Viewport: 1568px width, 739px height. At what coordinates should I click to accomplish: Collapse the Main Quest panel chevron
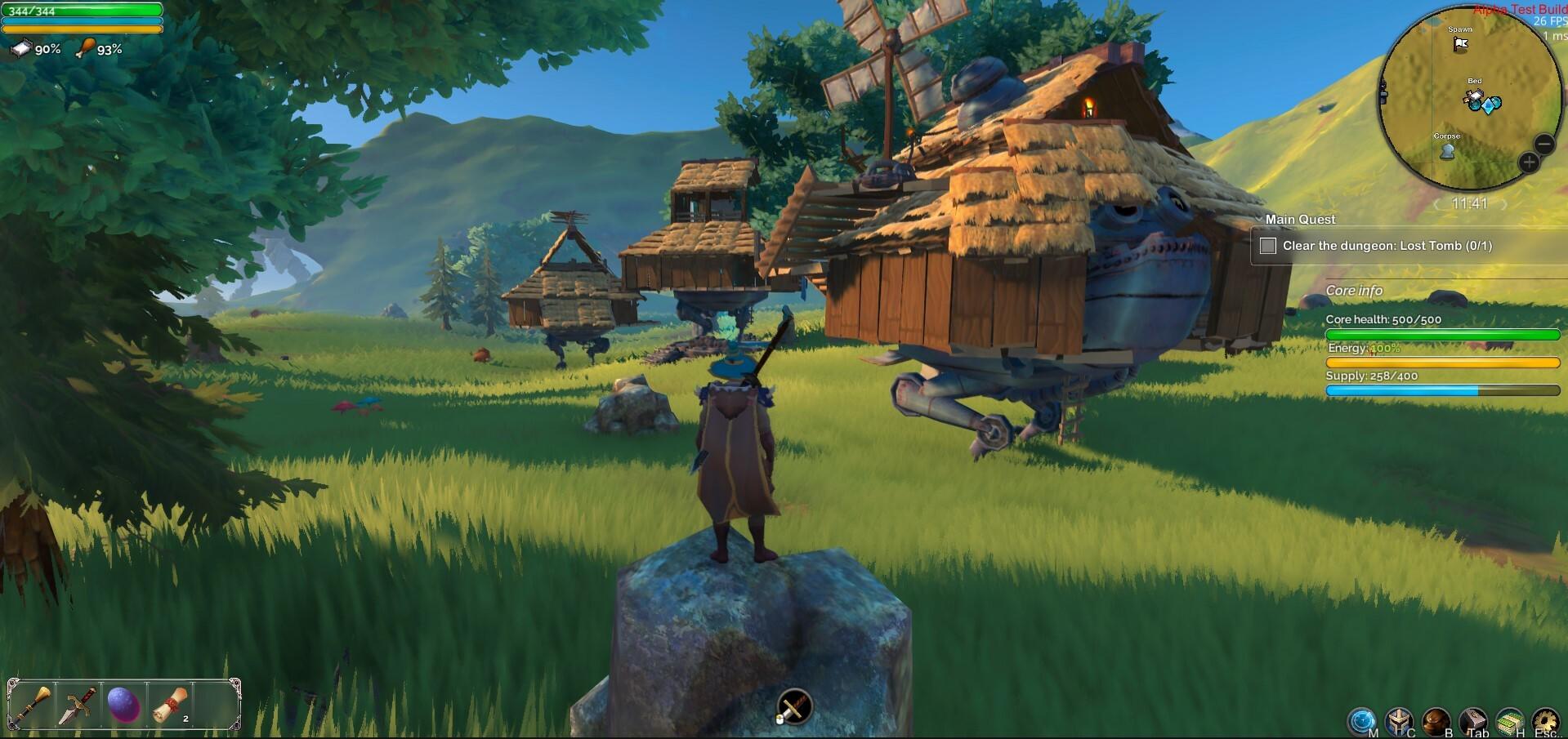pyautogui.click(x=1261, y=219)
